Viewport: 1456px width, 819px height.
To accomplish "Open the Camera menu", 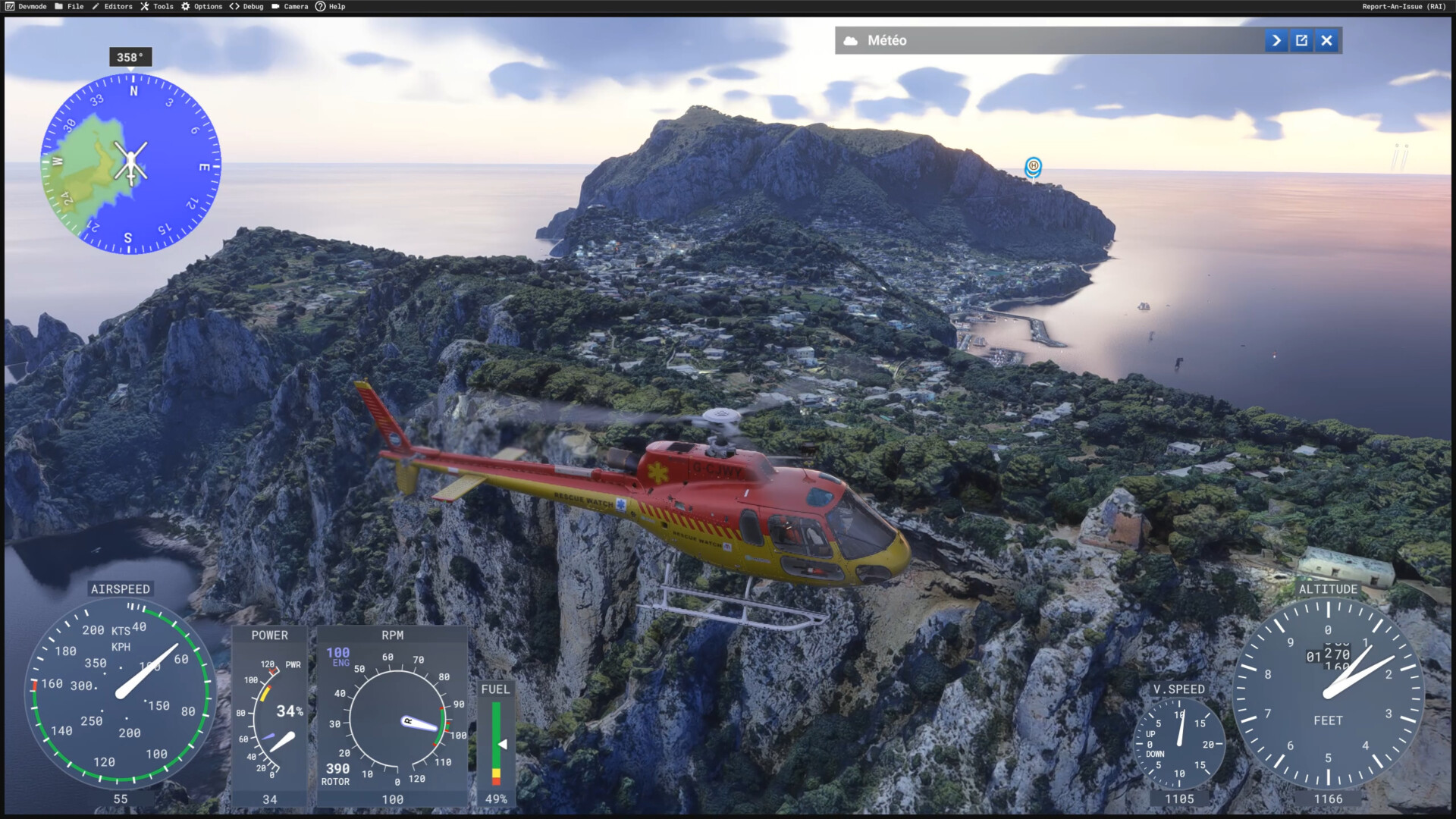I will [x=290, y=6].
